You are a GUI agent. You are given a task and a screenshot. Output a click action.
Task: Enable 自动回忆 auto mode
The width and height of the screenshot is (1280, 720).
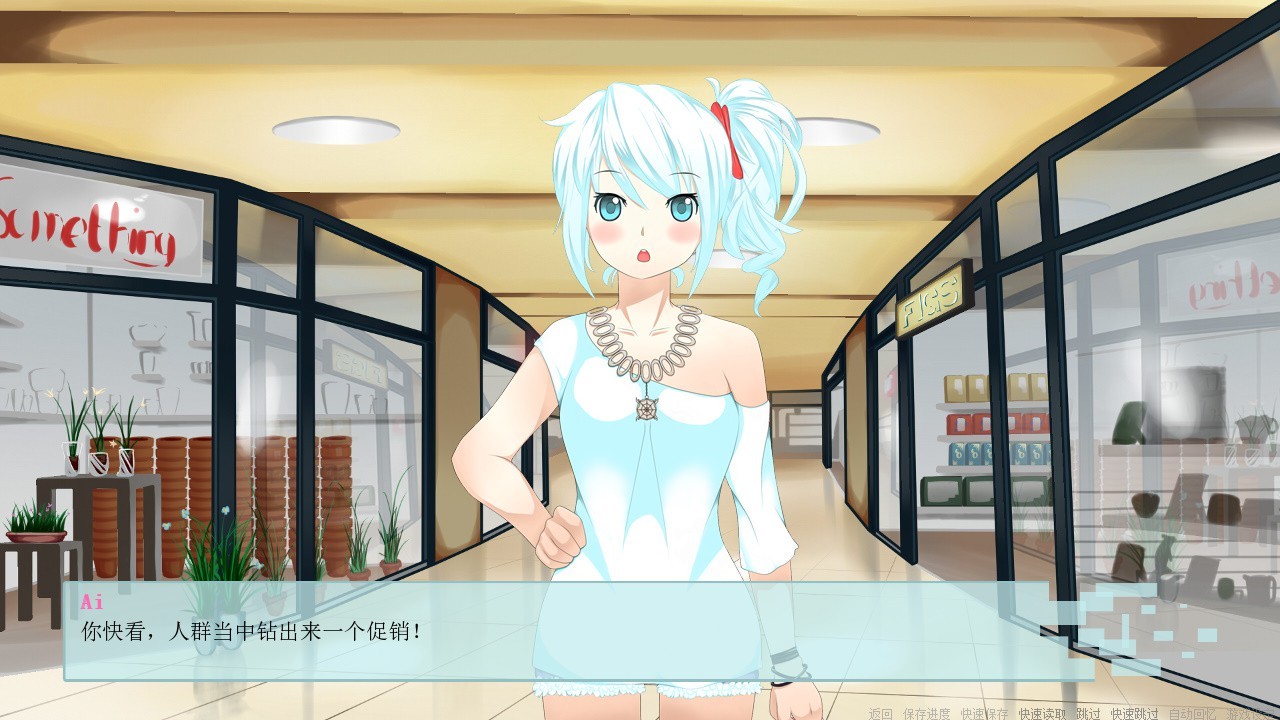(1192, 713)
